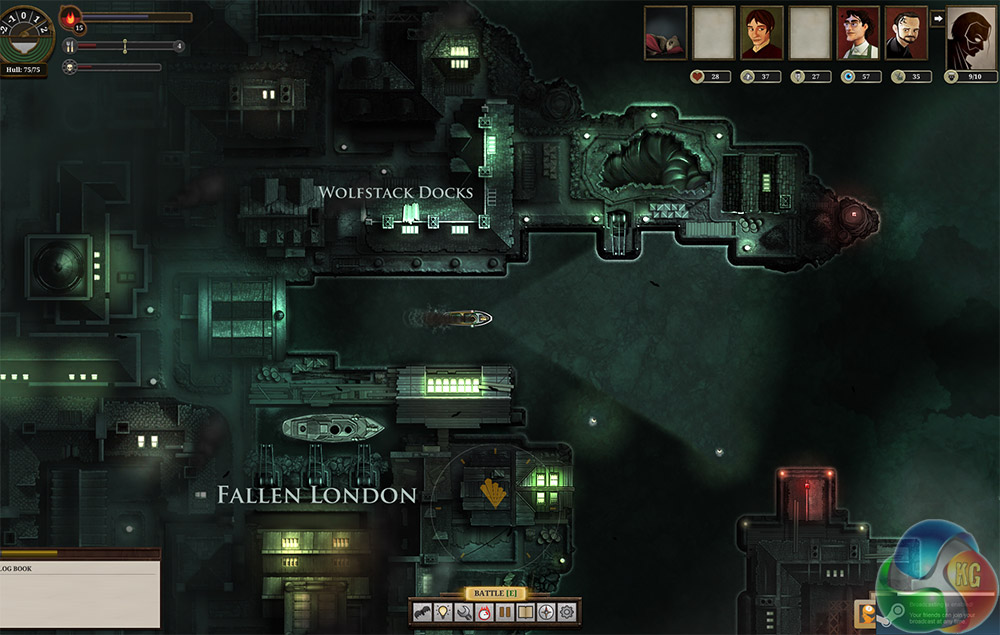Viewport: 1000px width, 635px height.
Task: Click the blue eye Mirrors stat icon
Action: point(848,76)
